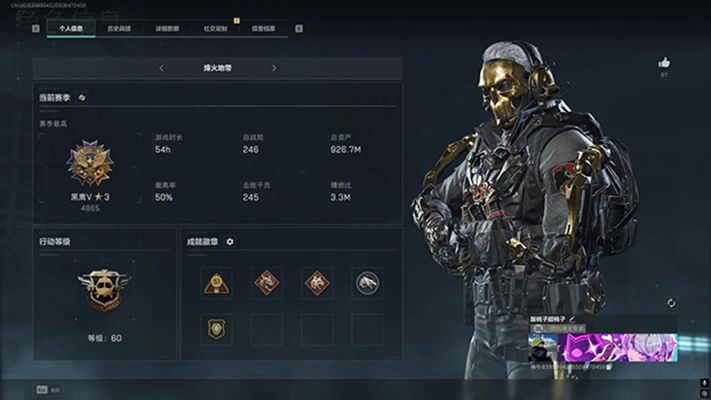Click the left arrow beside 烽火地带
711x400 pixels.
162,68
